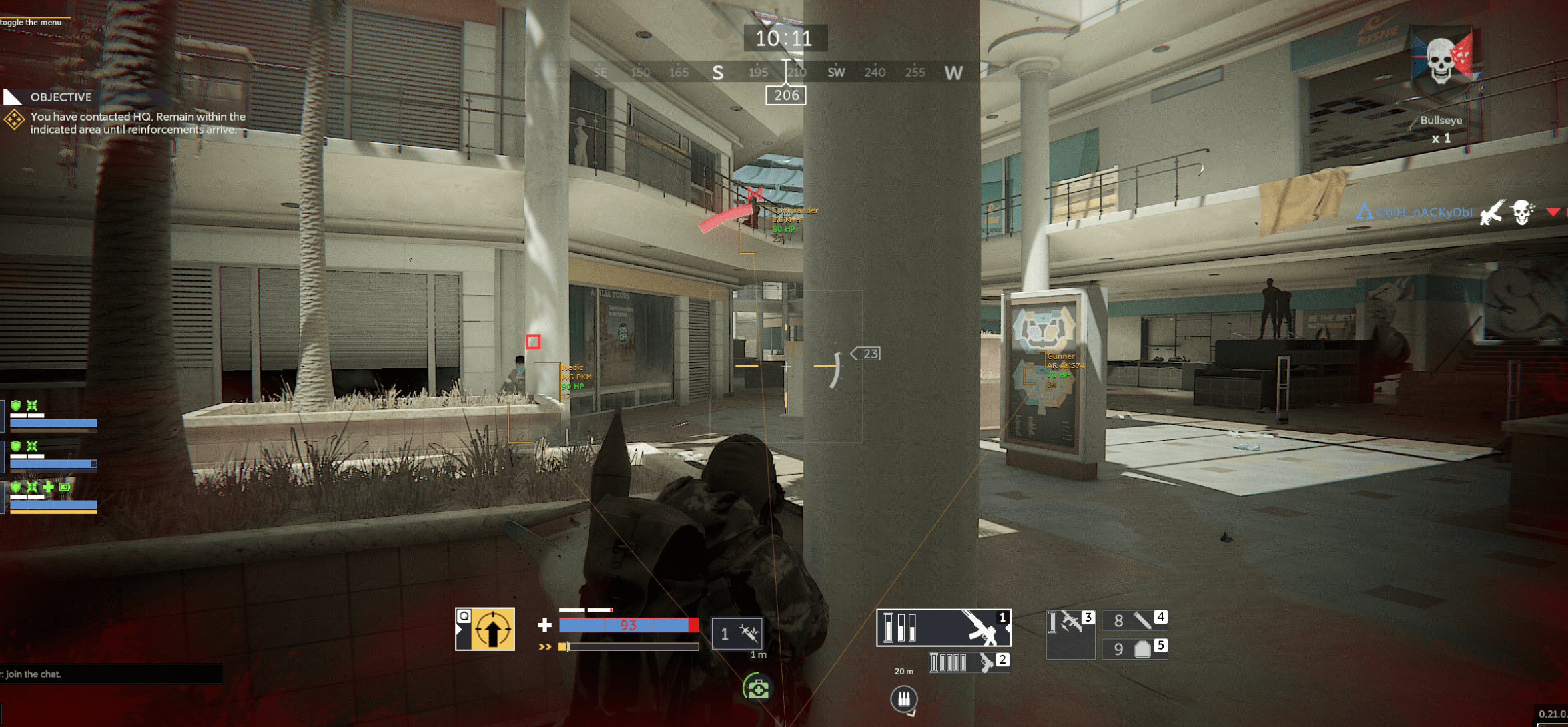Switch to the pistol in slot 2

[x=969, y=662]
